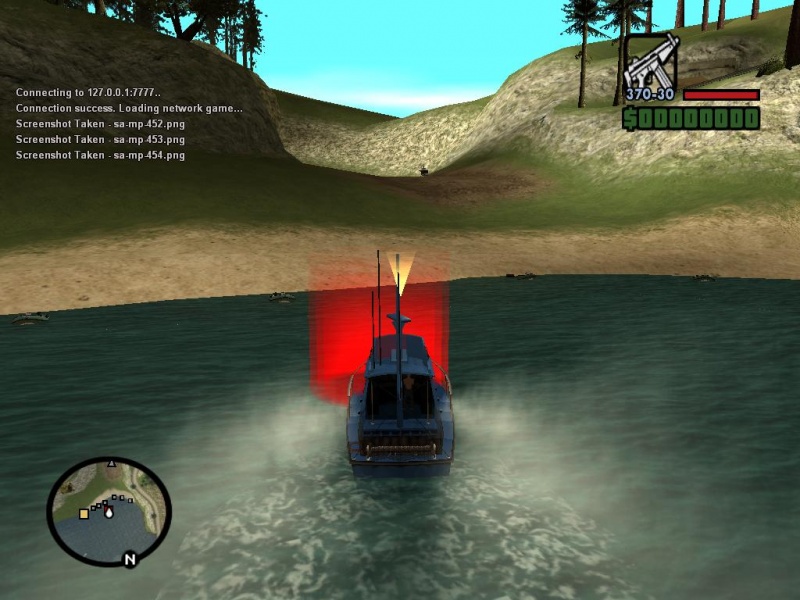Select the triangle marker atop the radar

[x=111, y=463]
